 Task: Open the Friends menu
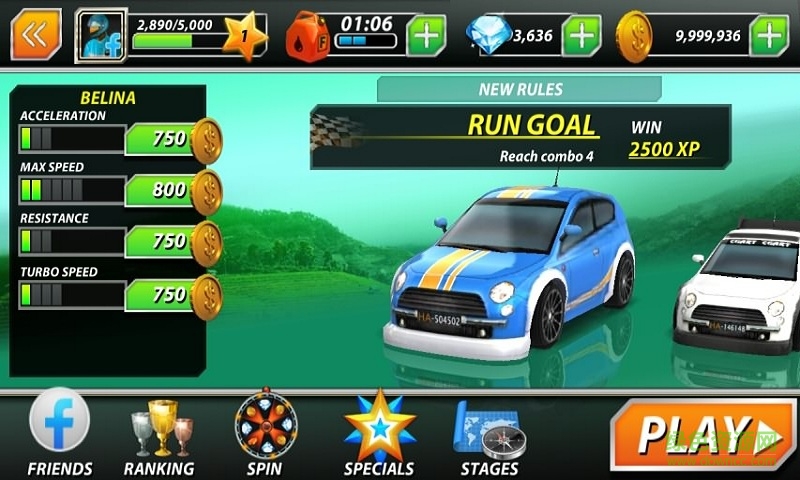coord(60,433)
